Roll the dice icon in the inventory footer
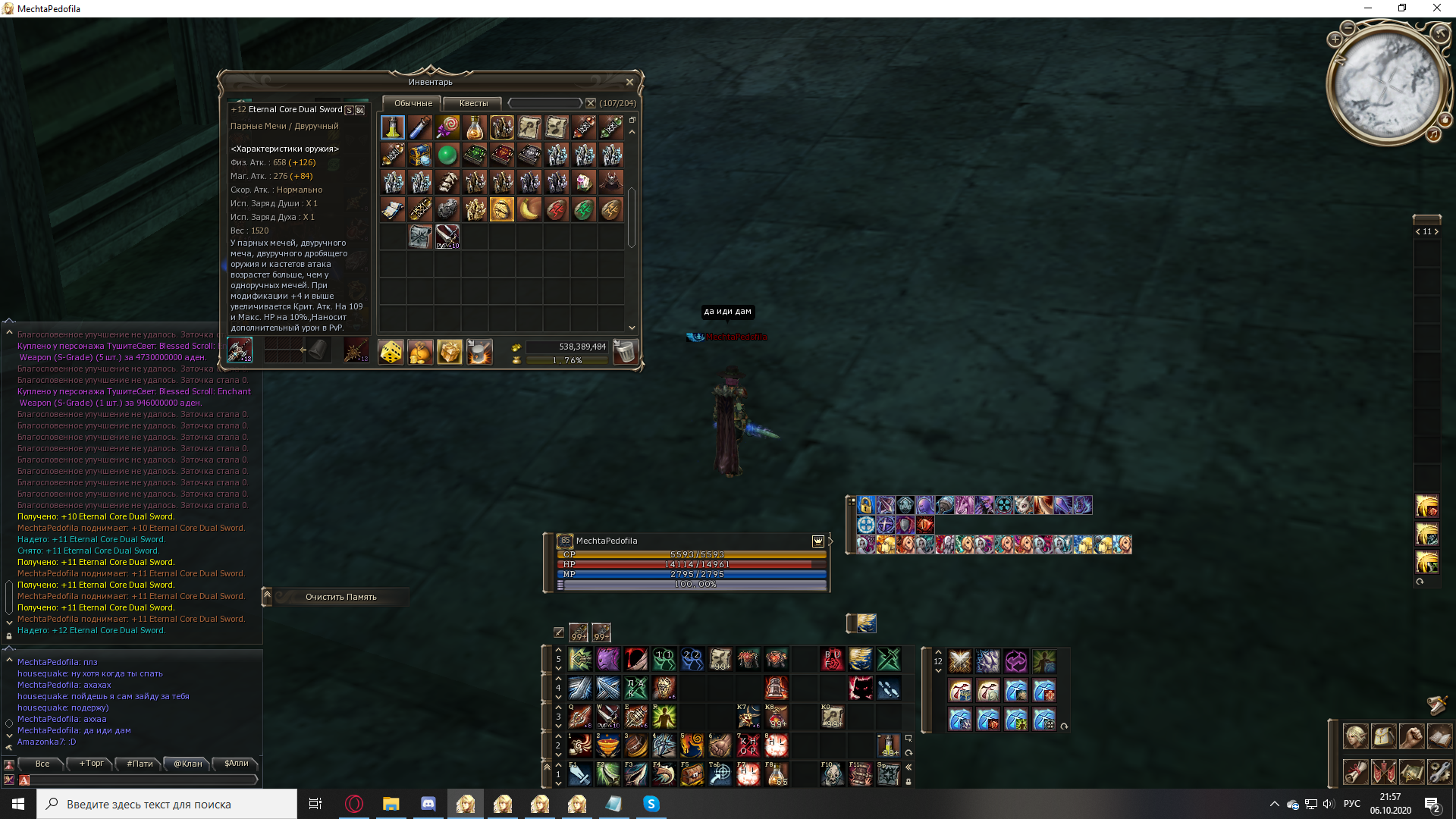 pyautogui.click(x=391, y=351)
